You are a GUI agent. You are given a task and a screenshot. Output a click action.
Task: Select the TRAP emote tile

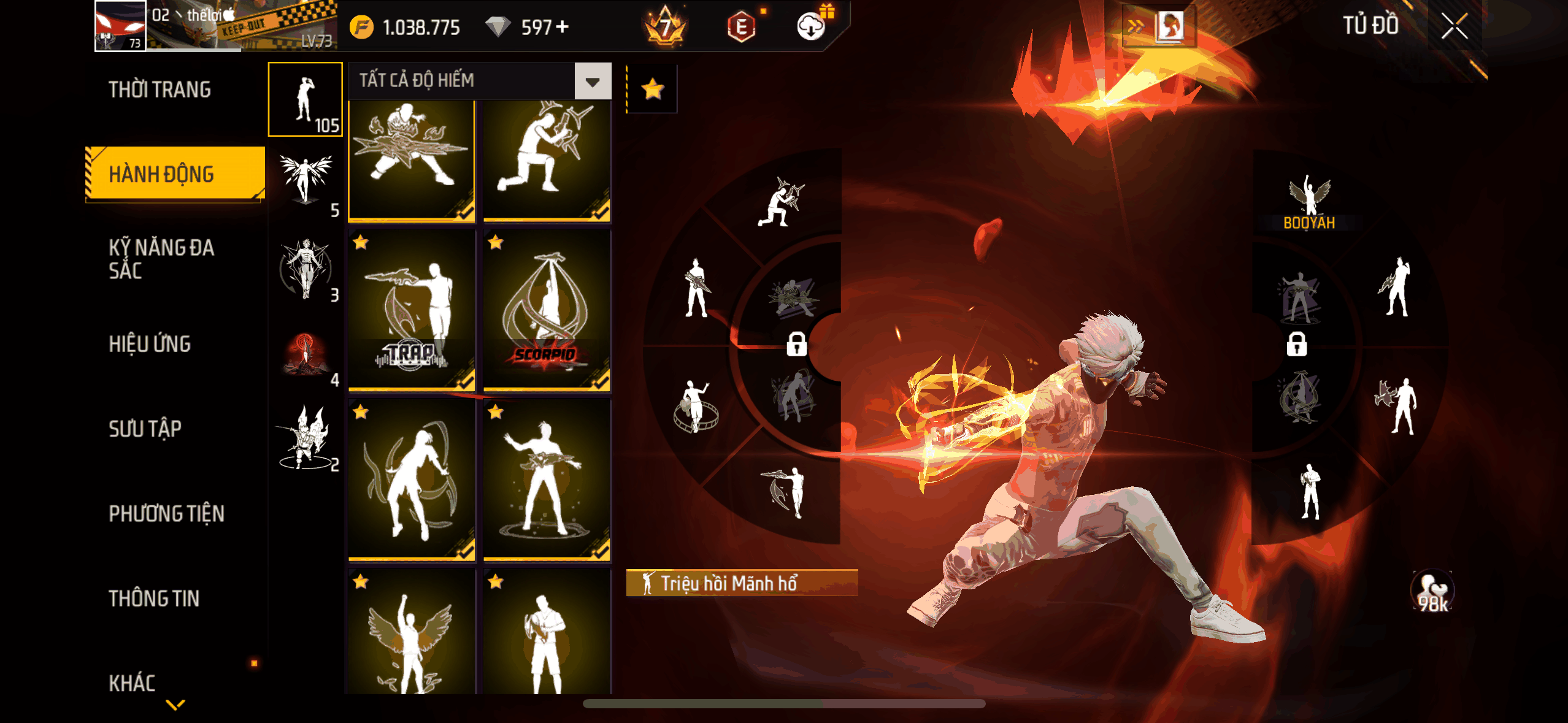coord(412,310)
